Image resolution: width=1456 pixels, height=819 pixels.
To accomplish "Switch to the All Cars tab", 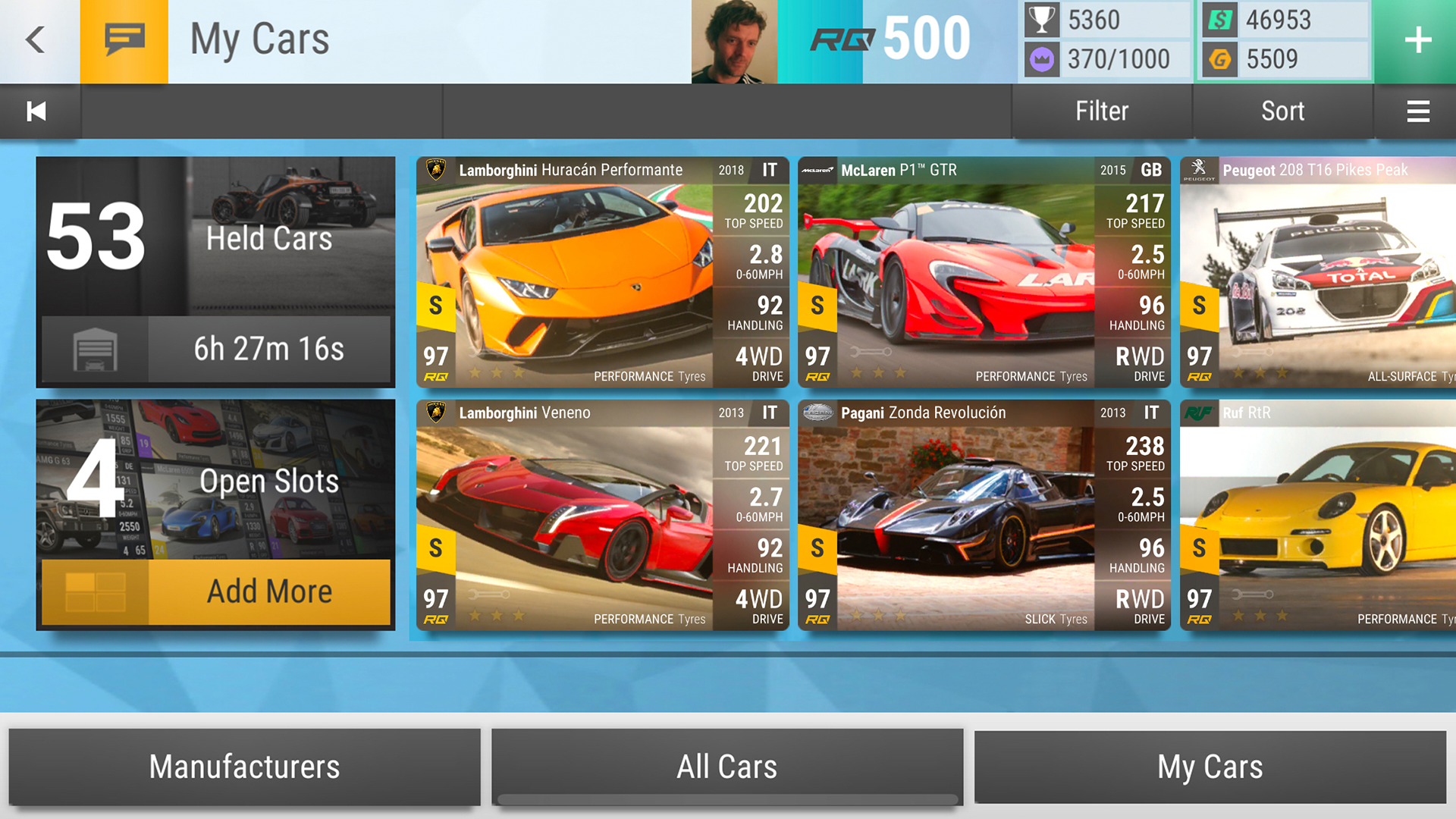I will [726, 767].
